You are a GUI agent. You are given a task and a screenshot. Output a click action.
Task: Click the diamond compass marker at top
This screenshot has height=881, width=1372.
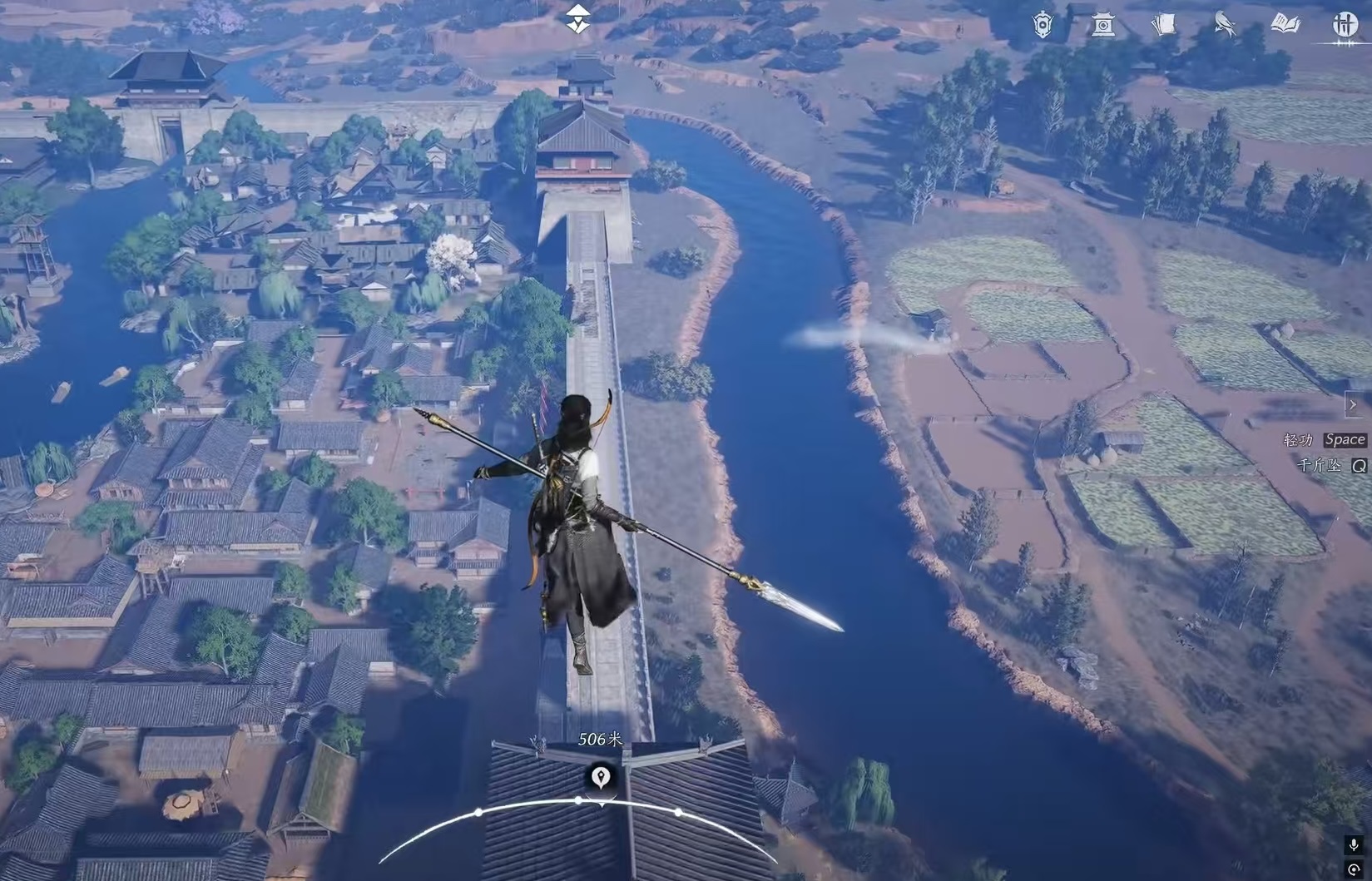[577, 19]
